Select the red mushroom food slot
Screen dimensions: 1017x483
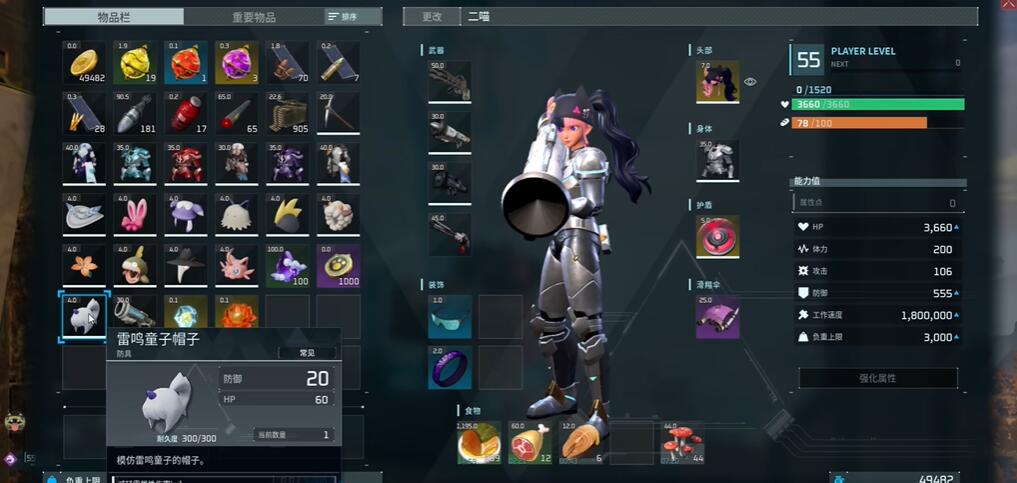(682, 443)
